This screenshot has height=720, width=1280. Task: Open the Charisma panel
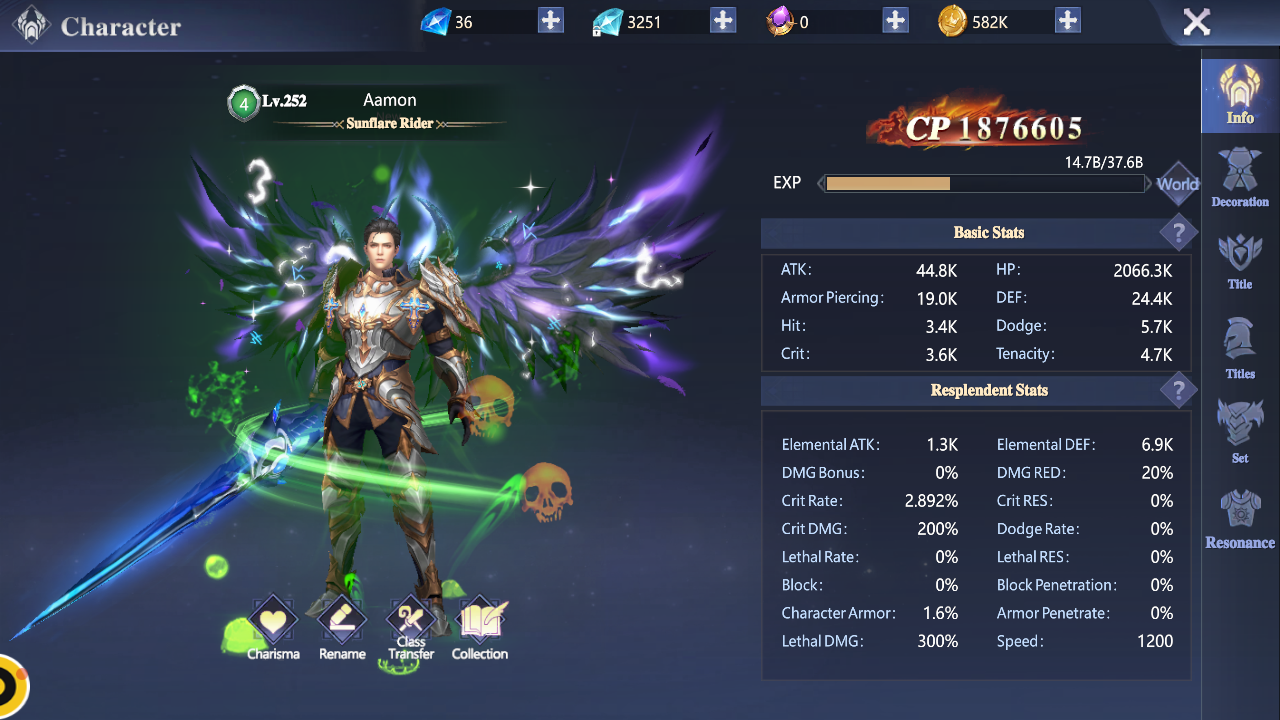click(x=273, y=627)
